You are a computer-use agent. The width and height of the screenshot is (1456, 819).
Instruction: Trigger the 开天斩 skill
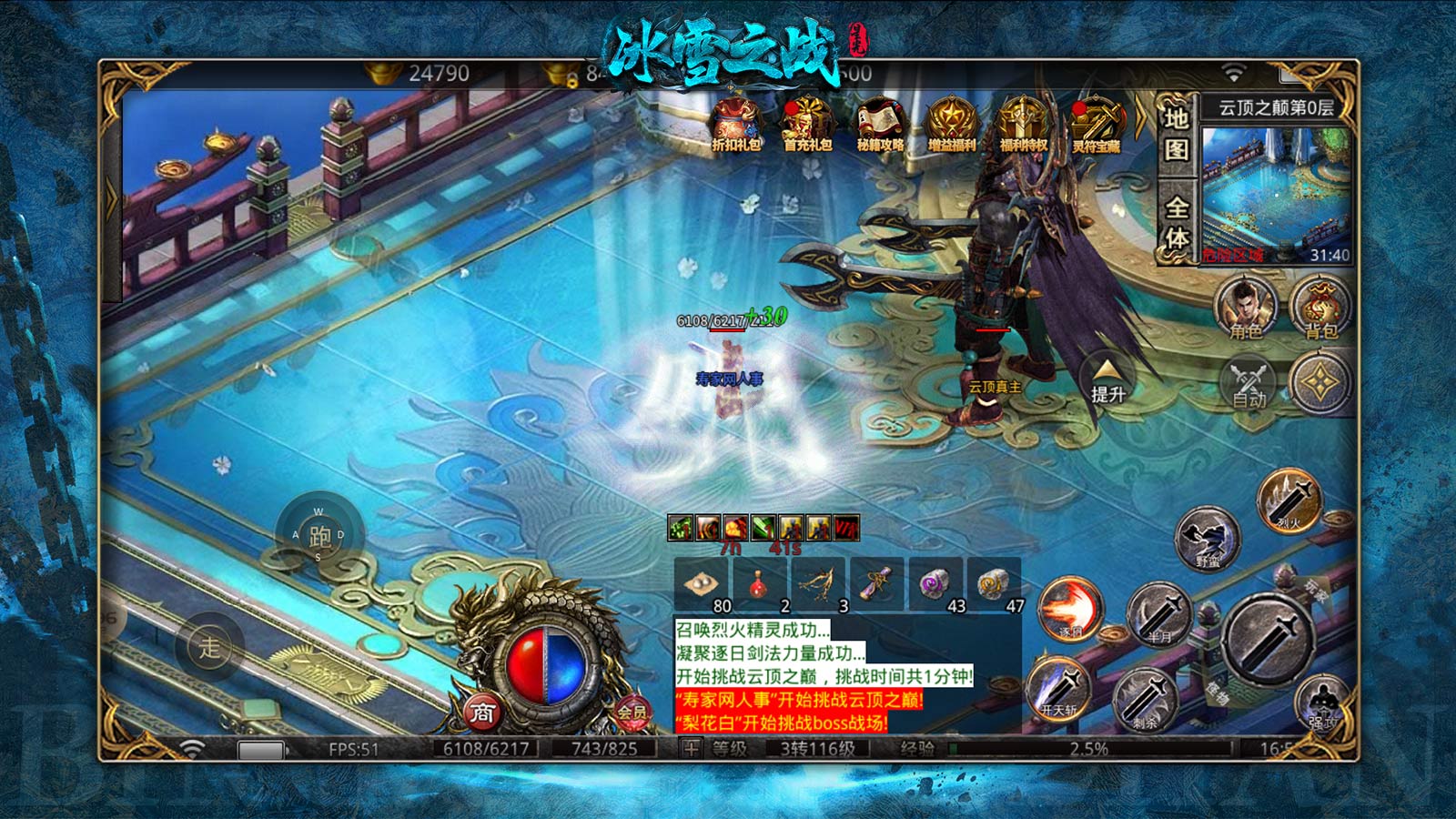(x=1059, y=688)
